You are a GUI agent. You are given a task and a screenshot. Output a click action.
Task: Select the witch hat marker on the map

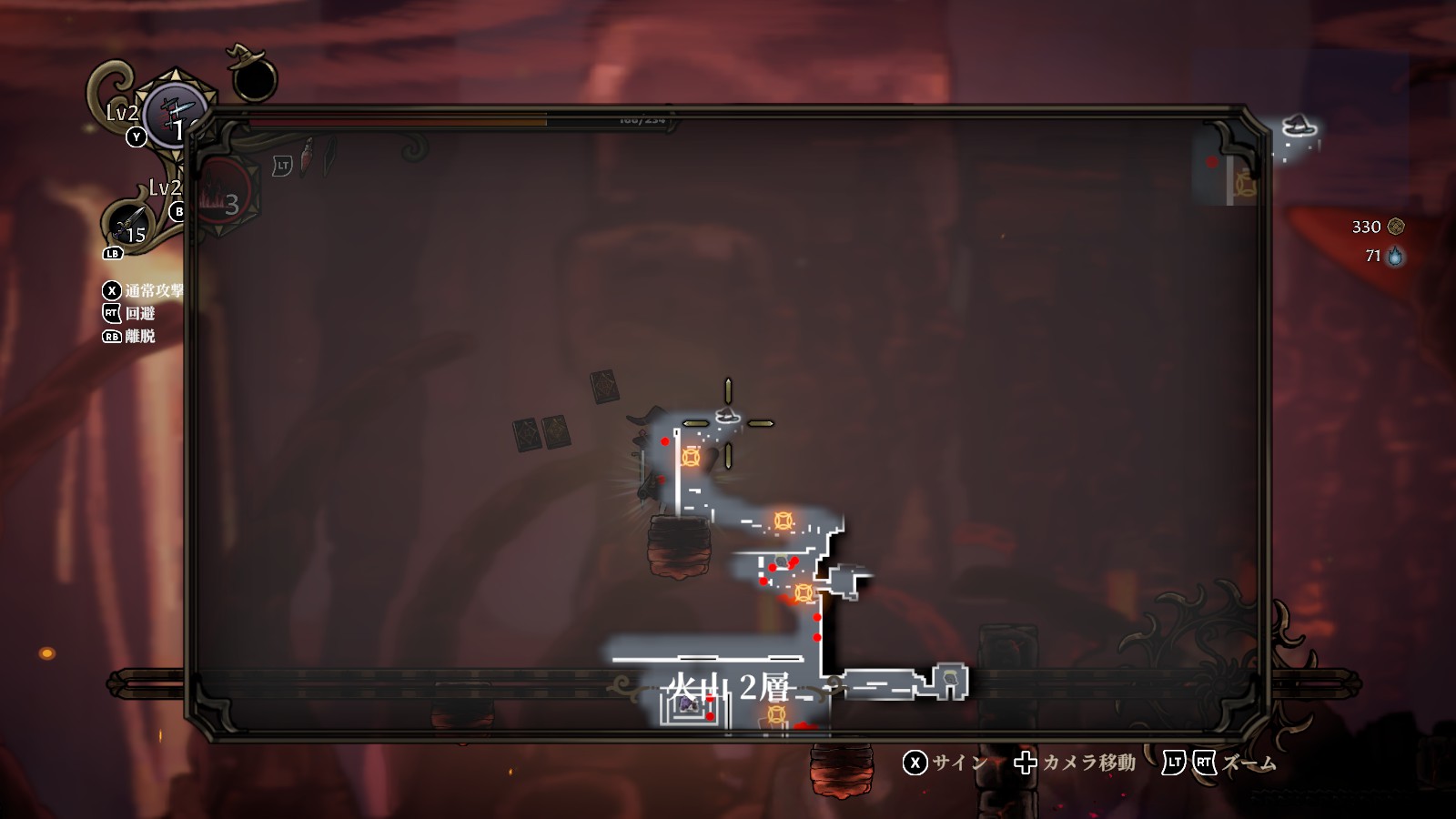727,416
